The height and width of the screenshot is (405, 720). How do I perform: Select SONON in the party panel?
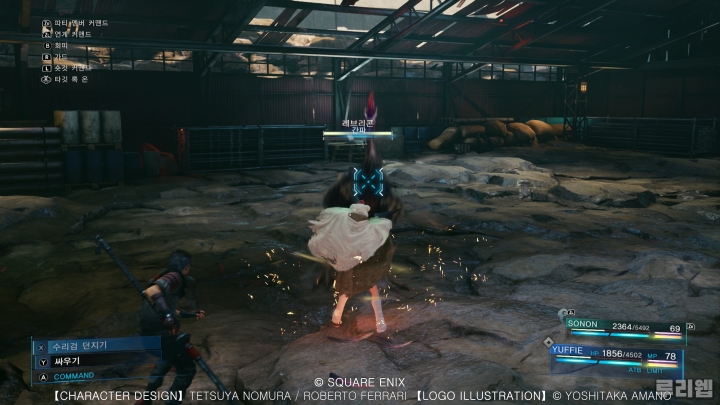tap(584, 324)
